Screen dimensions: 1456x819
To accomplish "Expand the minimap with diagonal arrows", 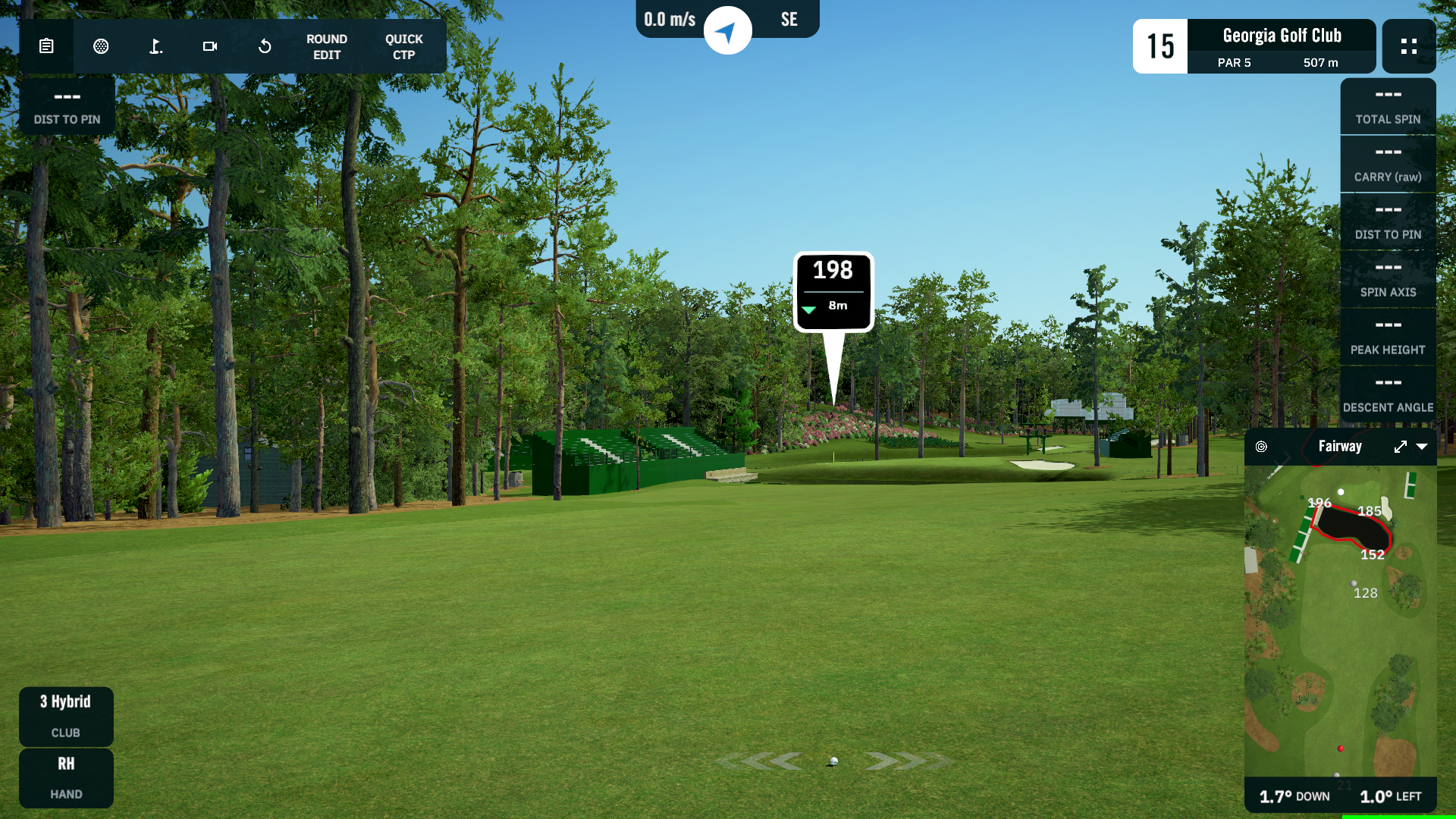I will (1400, 447).
